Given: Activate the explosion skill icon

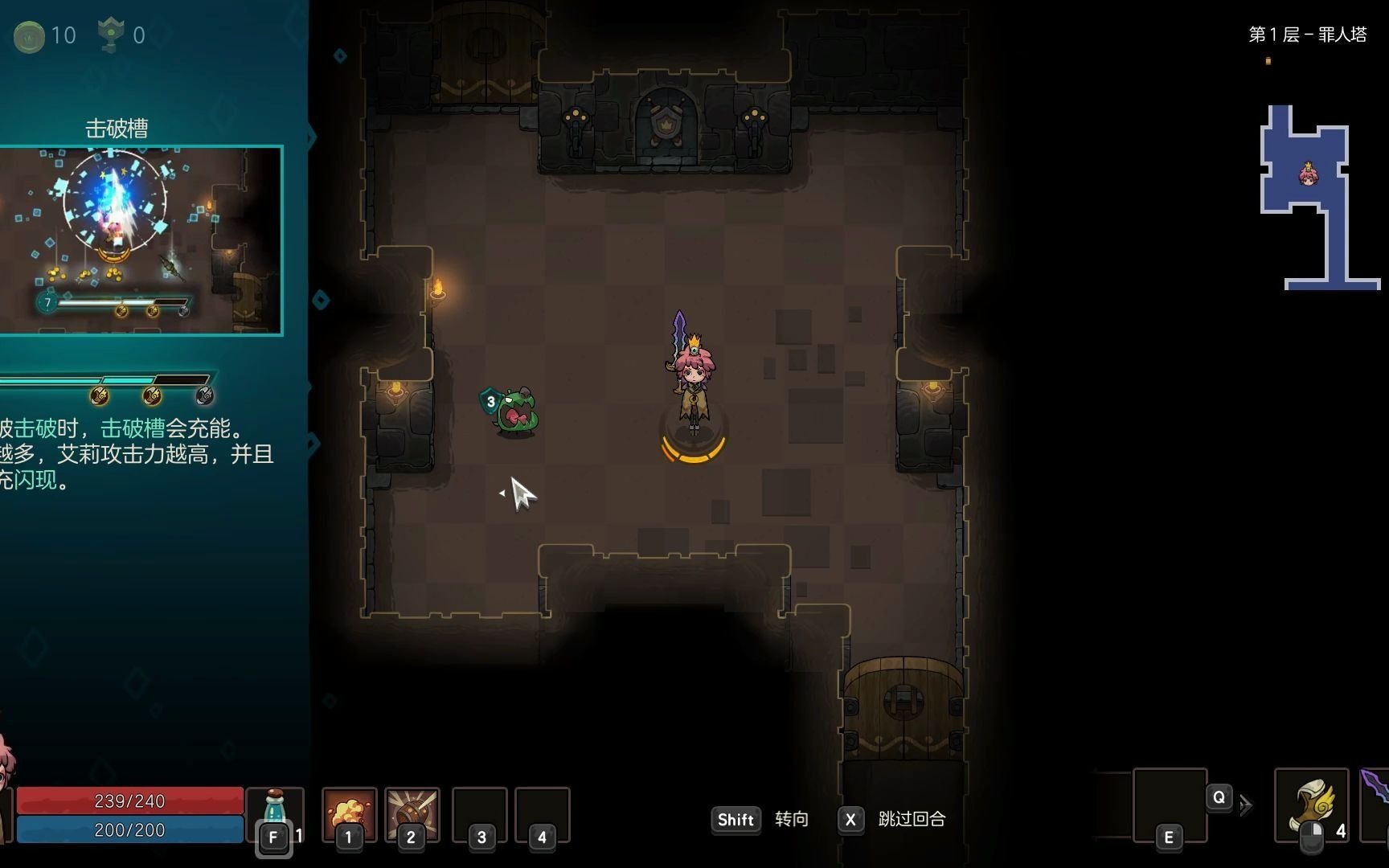Looking at the screenshot, I should pyautogui.click(x=349, y=812).
